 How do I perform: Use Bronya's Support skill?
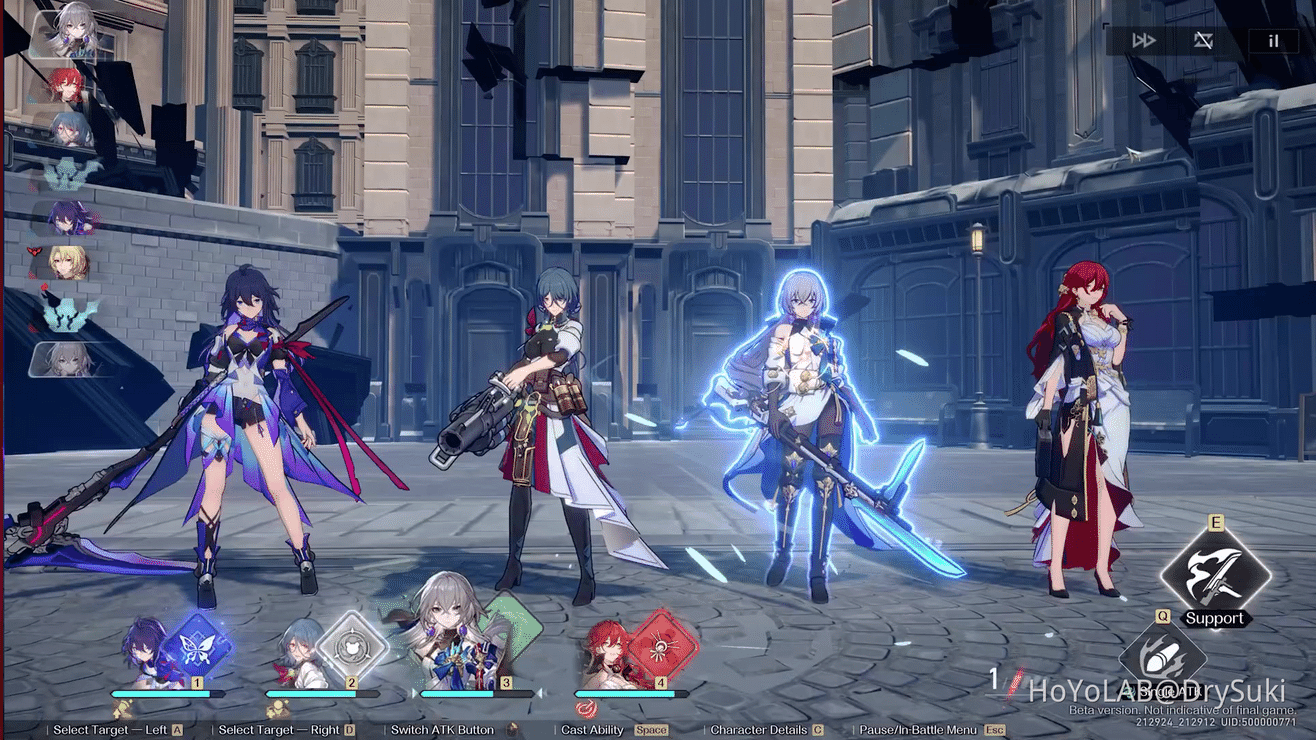pos(1214,577)
